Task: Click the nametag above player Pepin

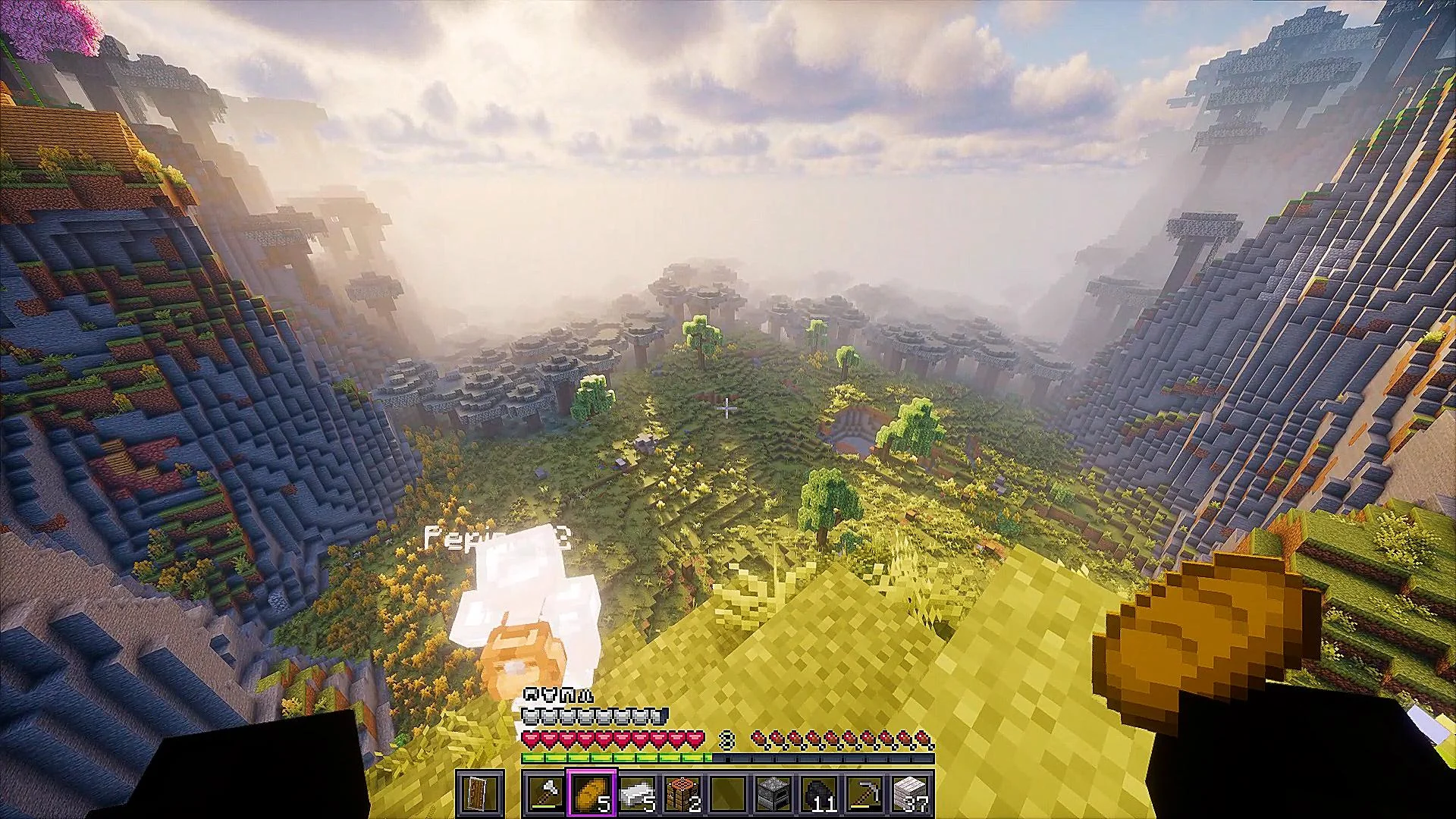Action: (497, 538)
